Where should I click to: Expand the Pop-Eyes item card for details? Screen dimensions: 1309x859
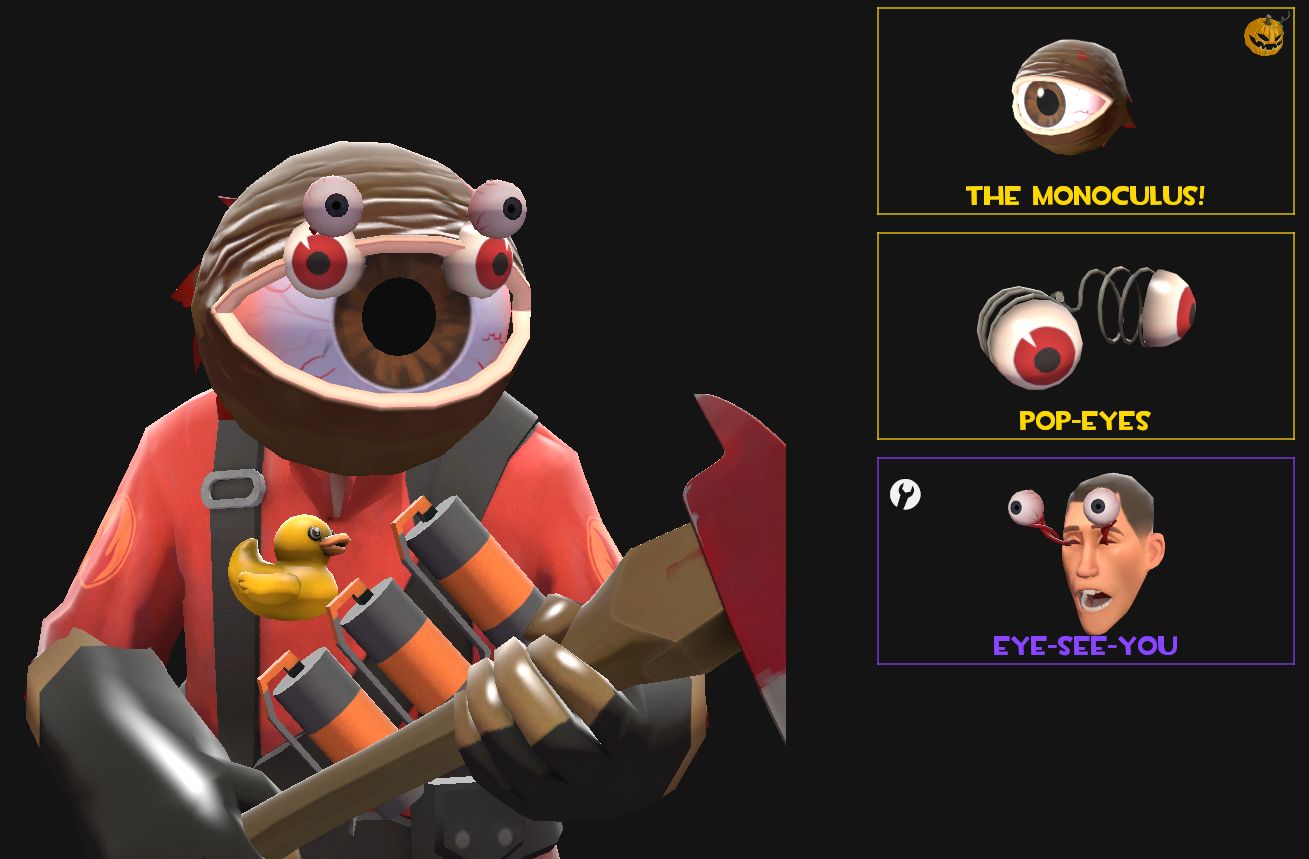(1086, 336)
